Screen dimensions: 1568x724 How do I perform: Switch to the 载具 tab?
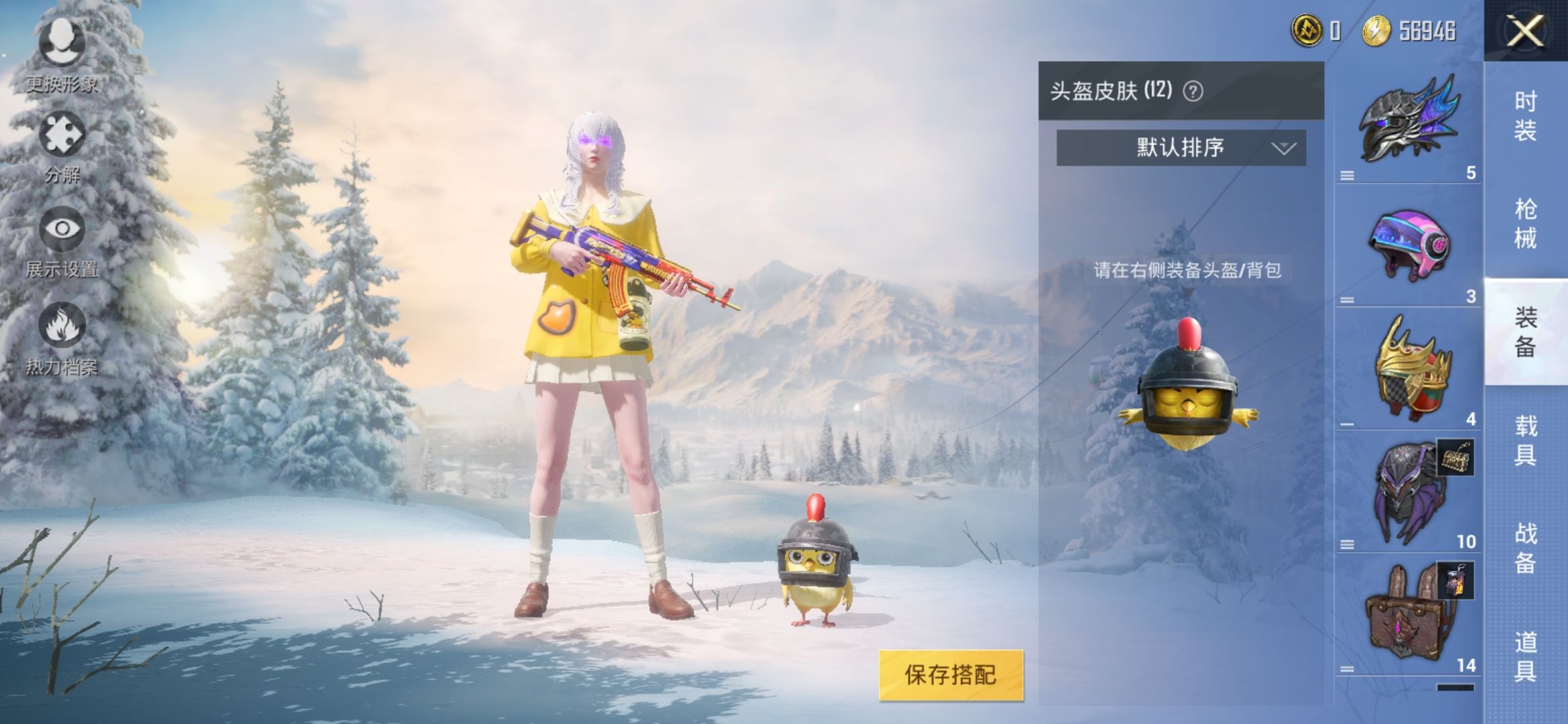[x=1525, y=440]
